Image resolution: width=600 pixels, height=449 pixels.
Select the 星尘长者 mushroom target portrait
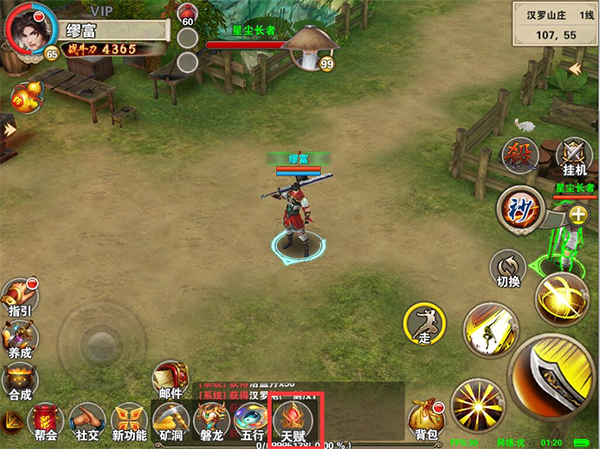click(x=310, y=46)
